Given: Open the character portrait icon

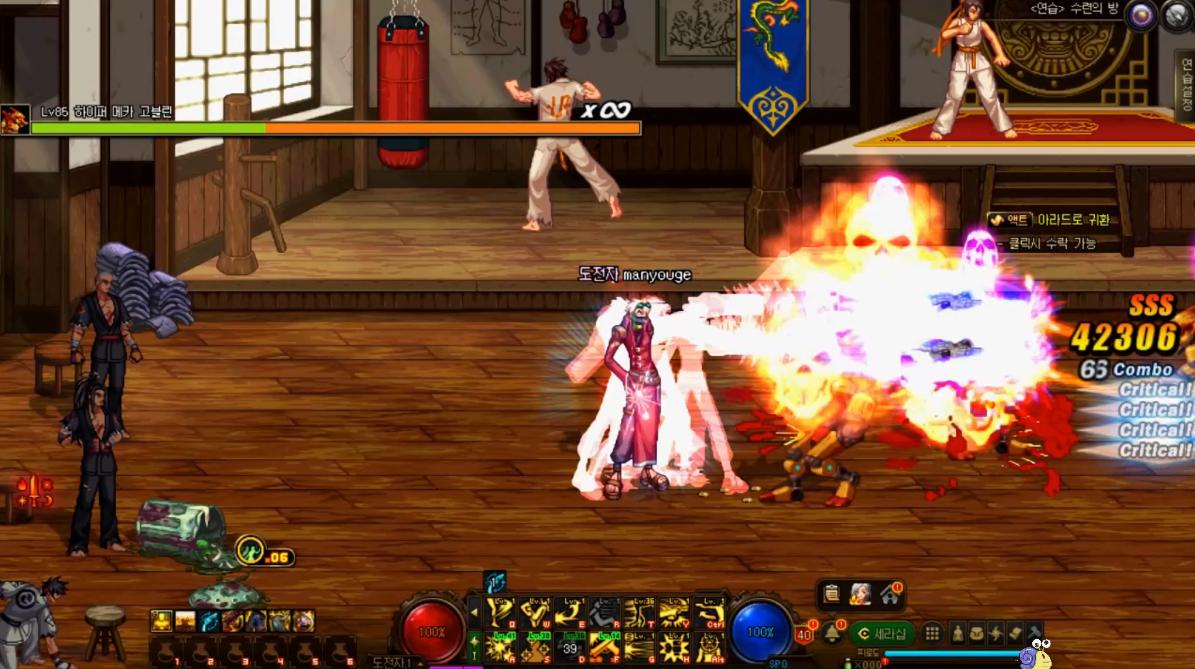Looking at the screenshot, I should click(x=860, y=594).
